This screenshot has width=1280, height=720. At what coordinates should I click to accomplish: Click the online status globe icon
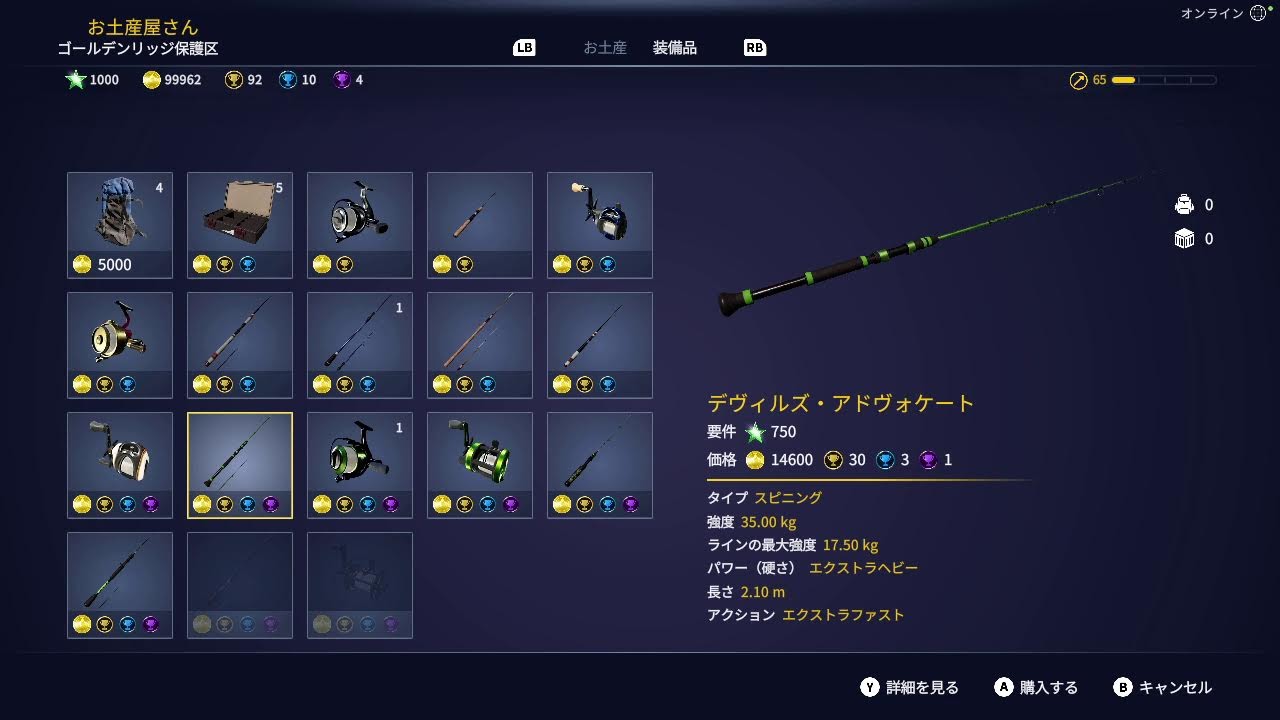click(1256, 13)
